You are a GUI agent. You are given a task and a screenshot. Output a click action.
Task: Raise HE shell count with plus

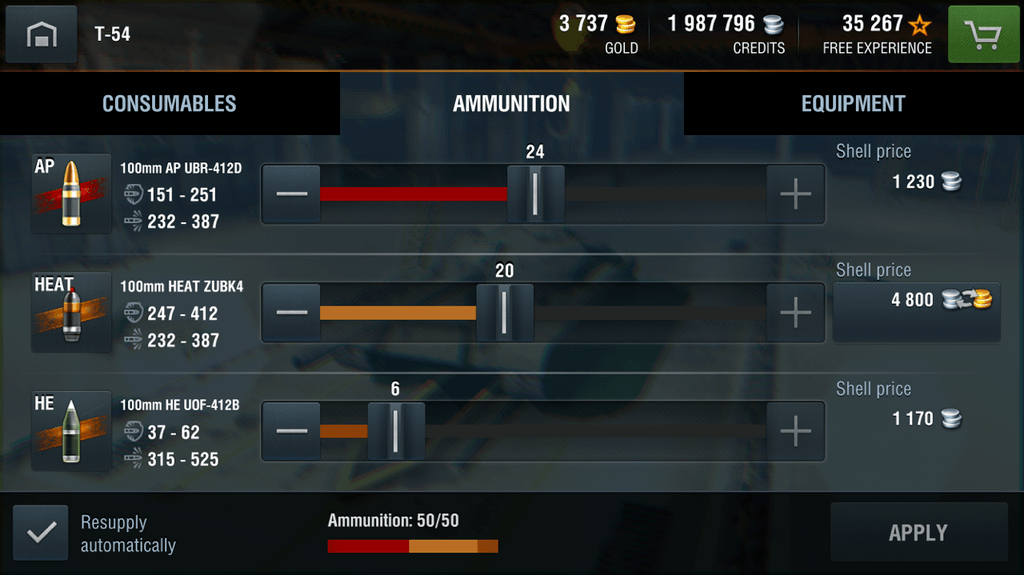[795, 431]
